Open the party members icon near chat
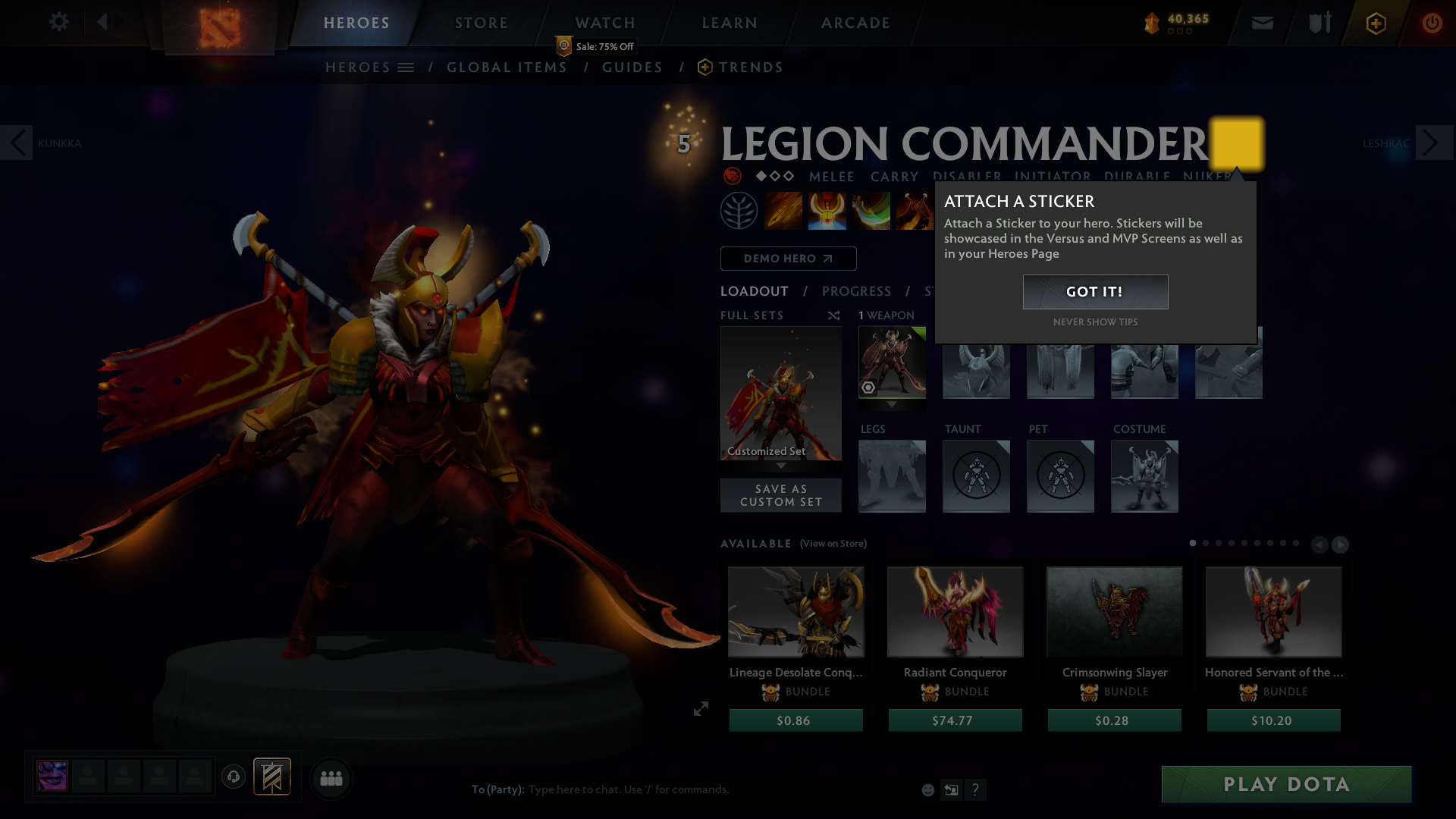The width and height of the screenshot is (1456, 819). (331, 779)
